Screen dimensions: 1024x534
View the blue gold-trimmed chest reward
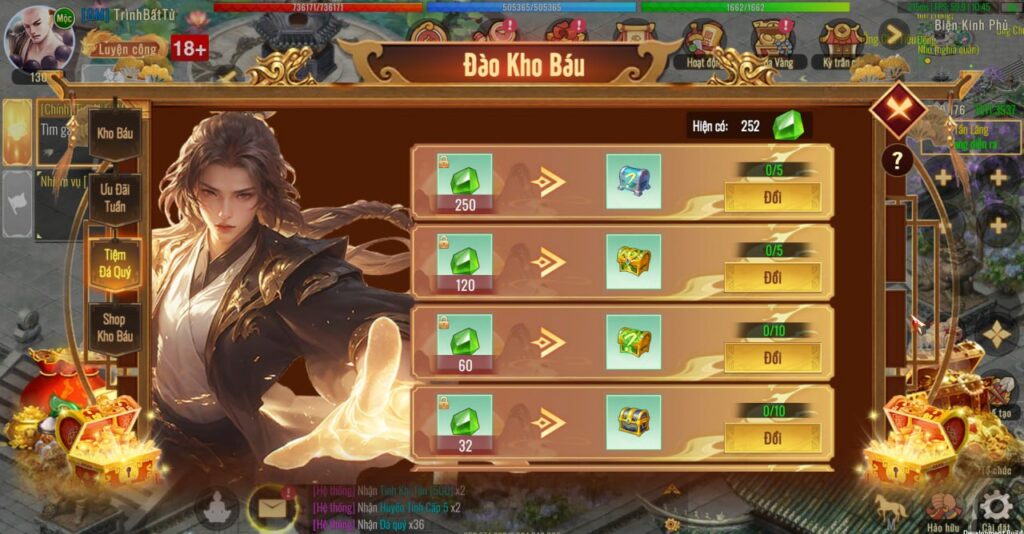click(x=633, y=422)
